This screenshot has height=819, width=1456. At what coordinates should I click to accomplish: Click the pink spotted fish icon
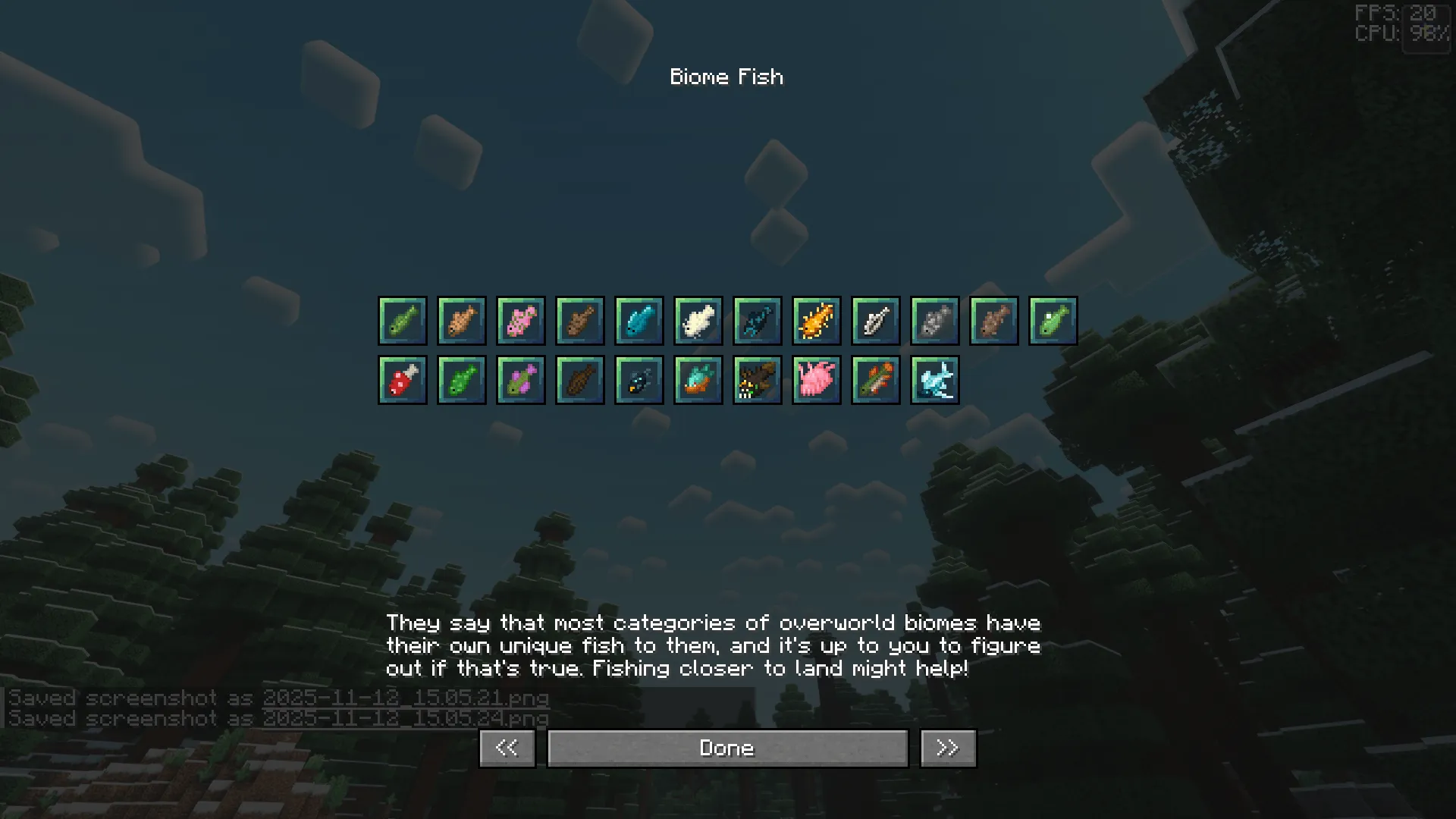click(521, 320)
